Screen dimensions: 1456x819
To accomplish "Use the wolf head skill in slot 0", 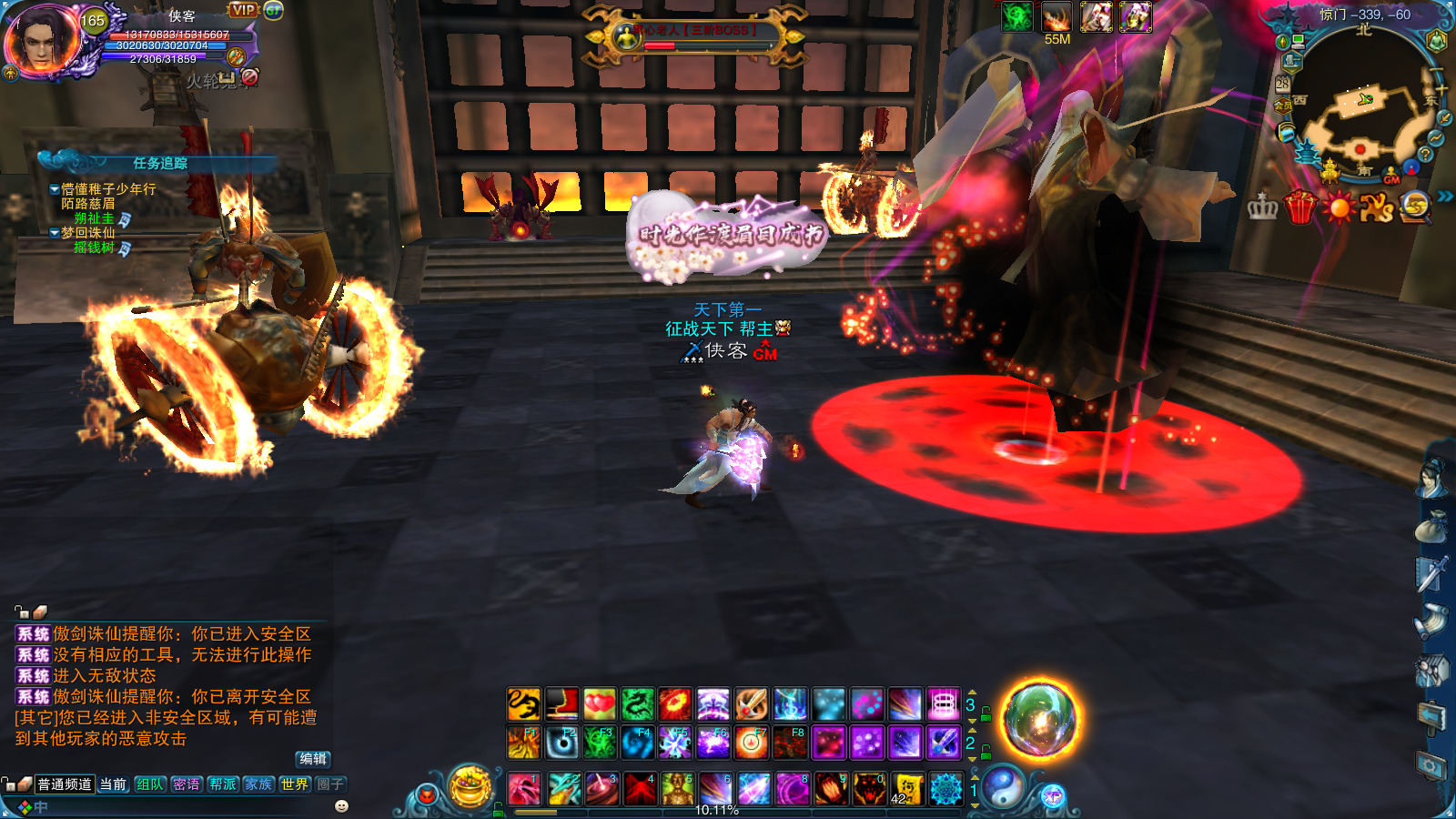I will pyautogui.click(x=869, y=789).
